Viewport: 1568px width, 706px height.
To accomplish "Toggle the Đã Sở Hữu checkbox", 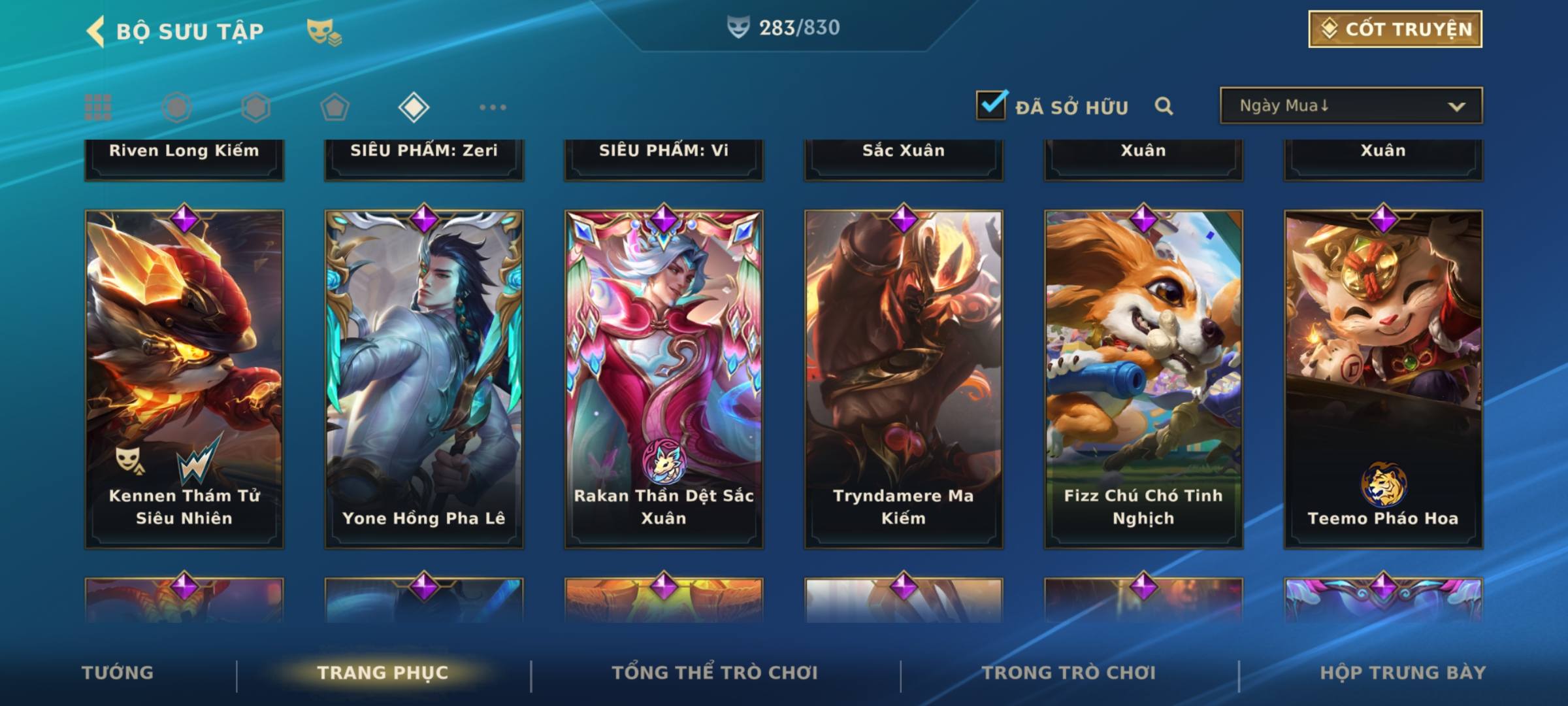I will pyautogui.click(x=991, y=105).
